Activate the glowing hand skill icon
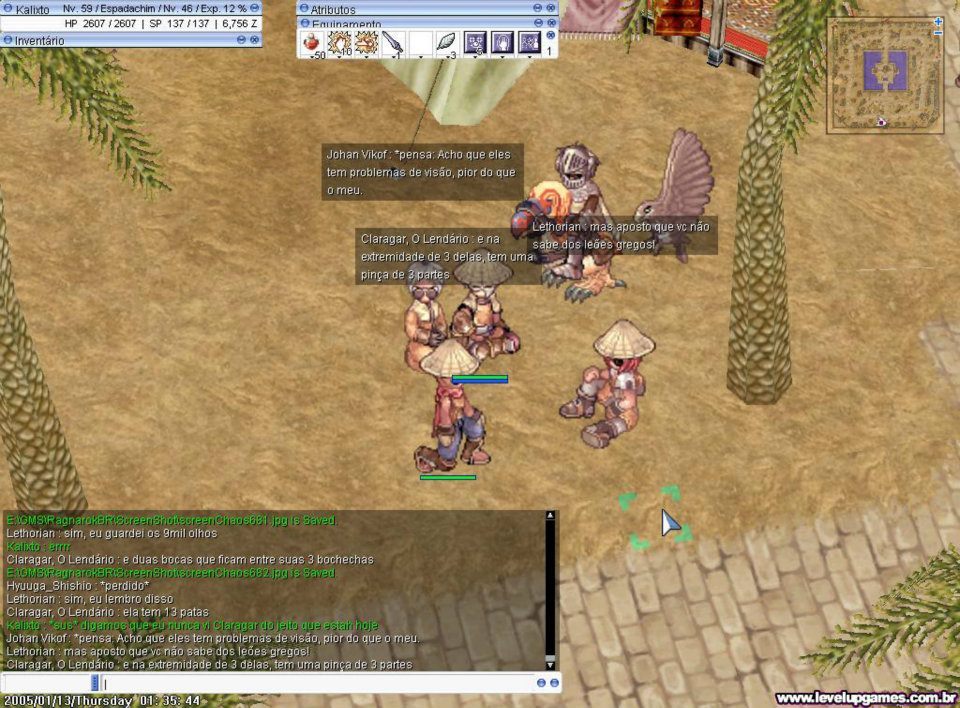This screenshot has width=960, height=708. [x=502, y=43]
